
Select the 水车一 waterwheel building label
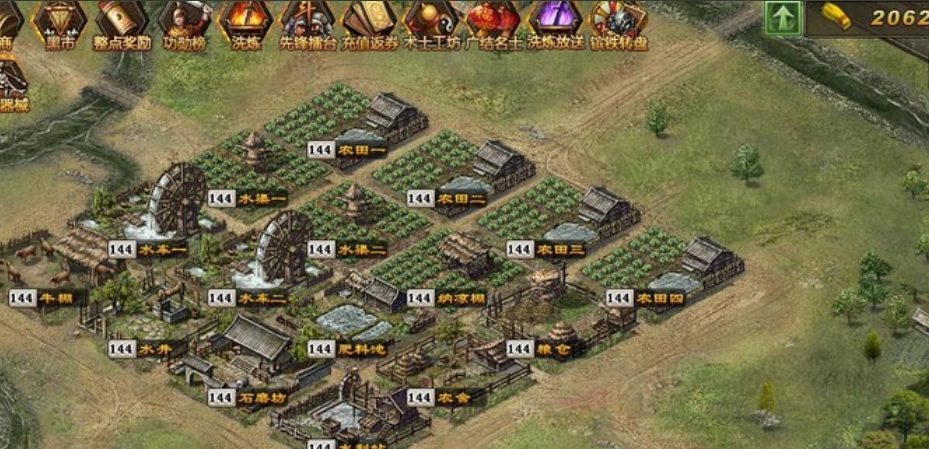coord(163,249)
